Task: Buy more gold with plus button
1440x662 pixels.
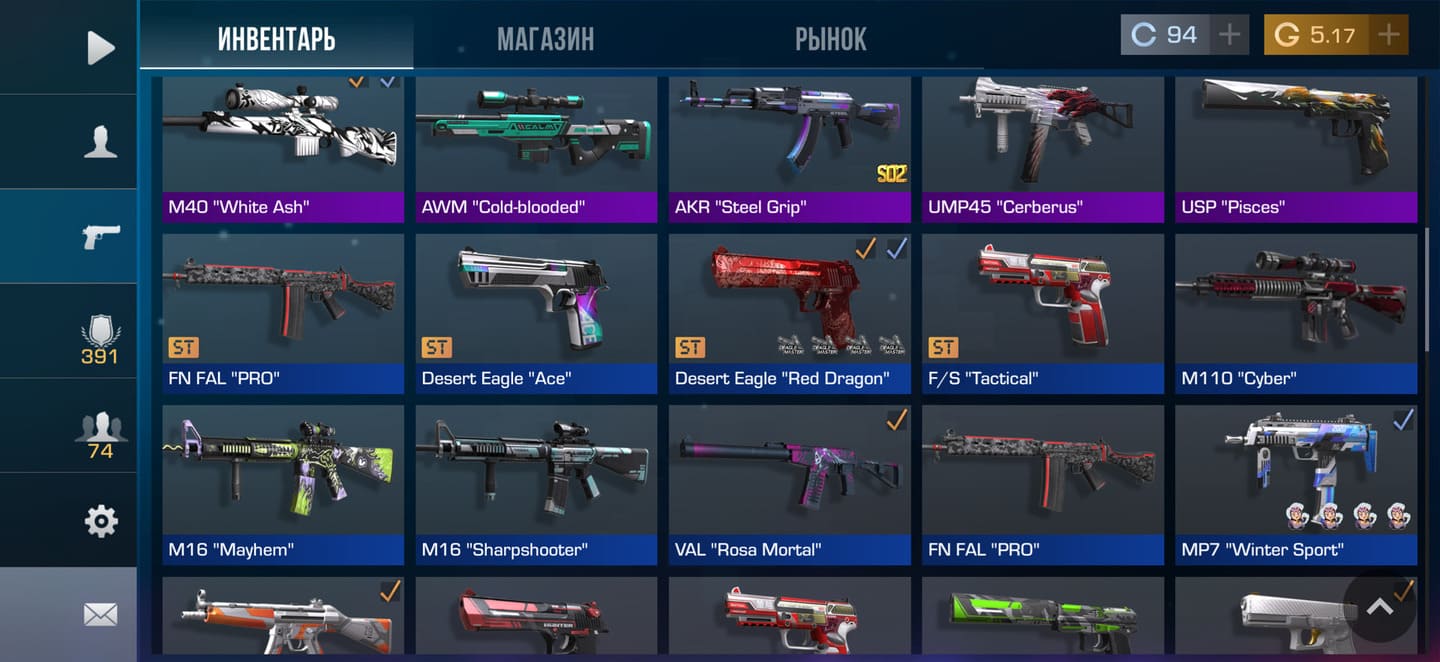Action: (x=1388, y=35)
